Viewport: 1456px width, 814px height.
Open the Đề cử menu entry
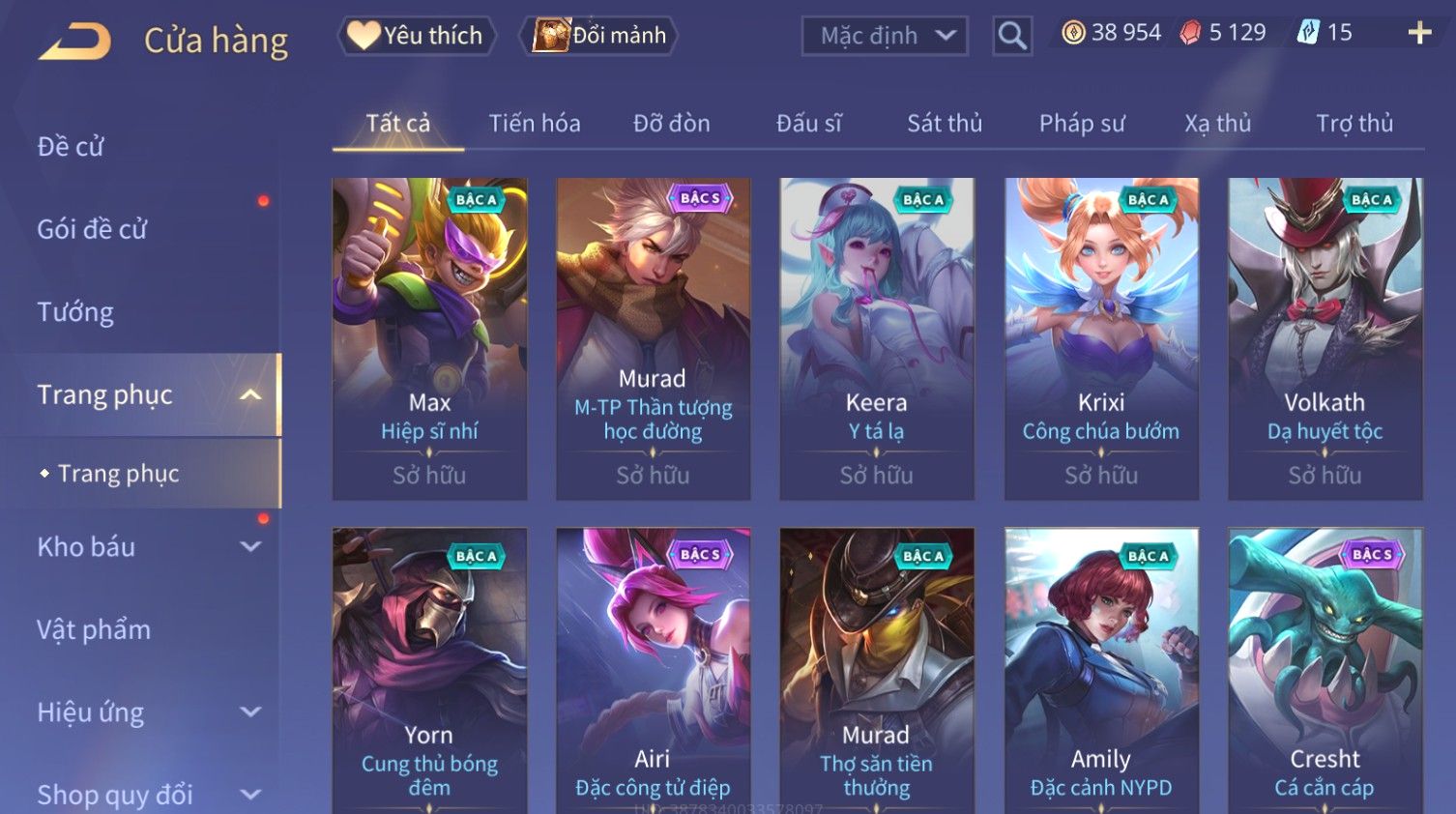(71, 147)
